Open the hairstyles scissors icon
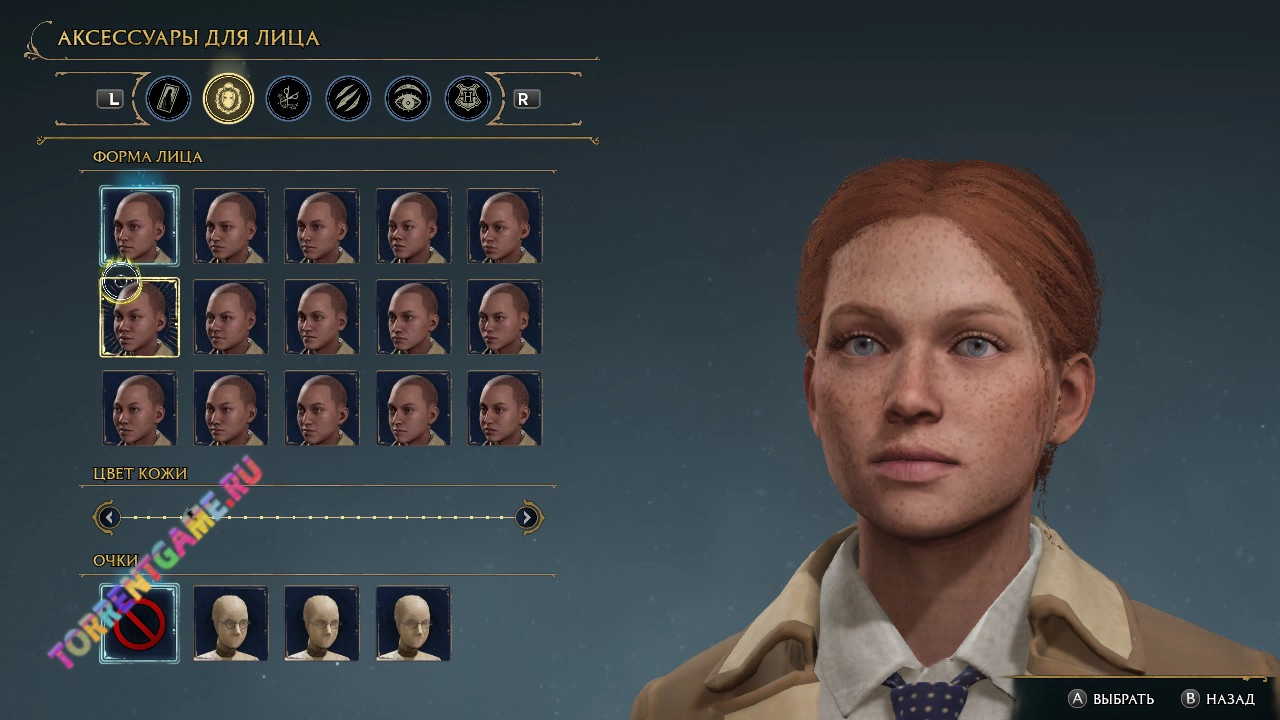 click(288, 99)
